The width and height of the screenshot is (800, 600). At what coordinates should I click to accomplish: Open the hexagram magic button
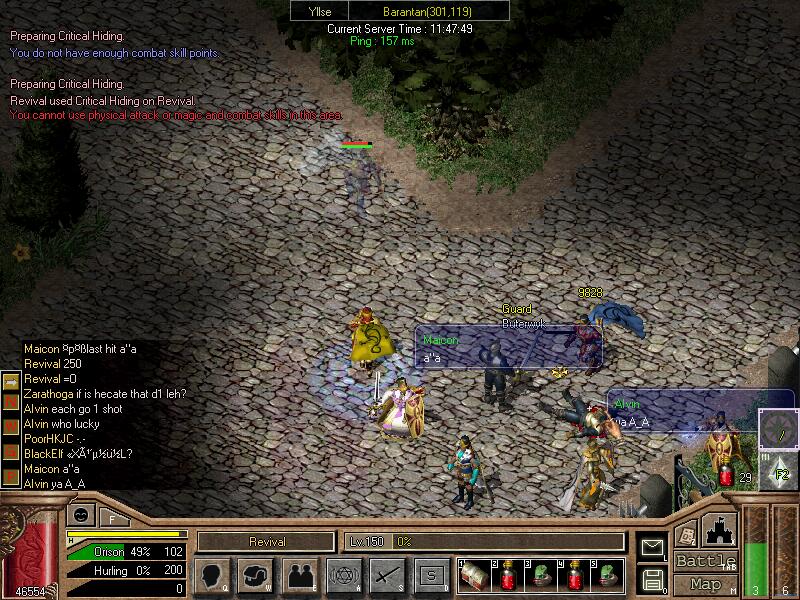[x=344, y=575]
